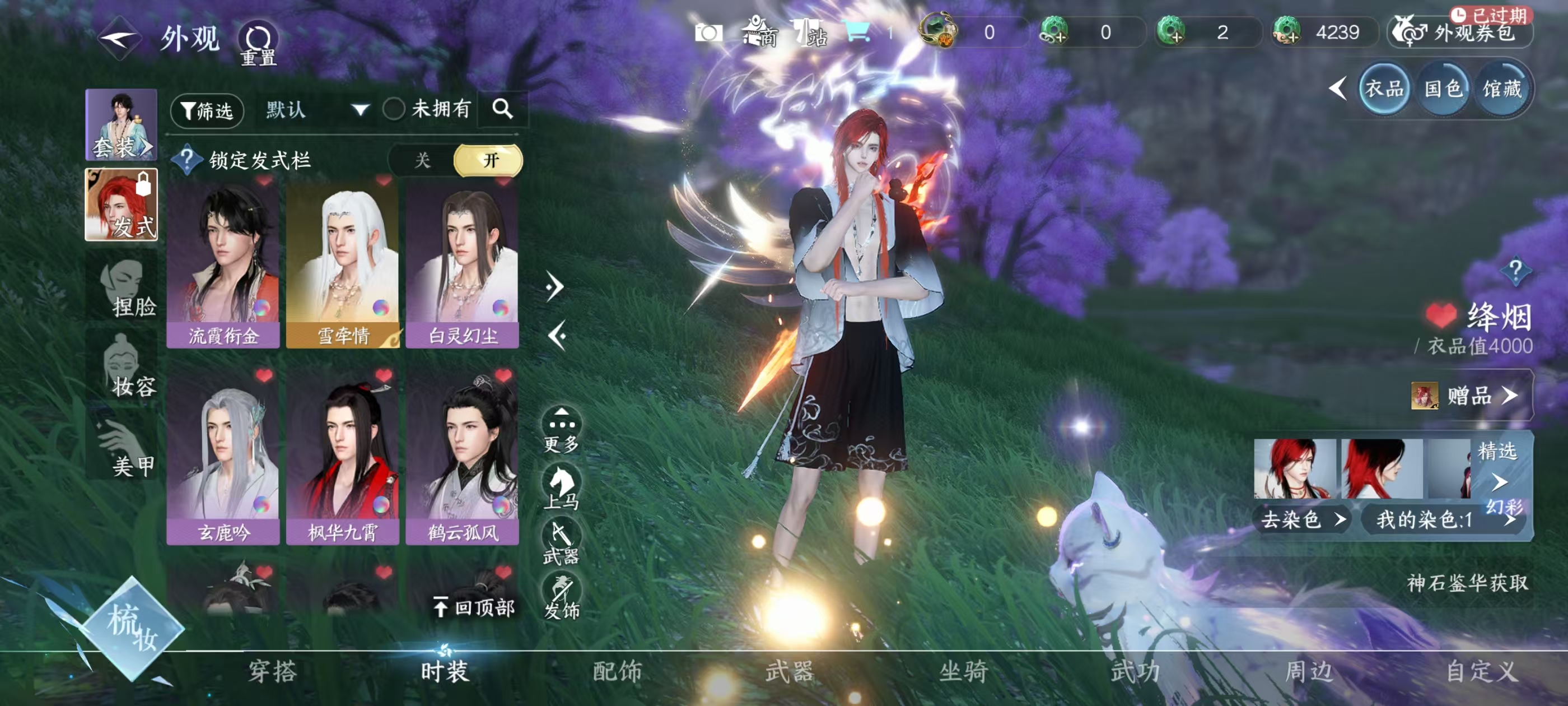Switch to the 配饰 accessories tab
Image resolution: width=1568 pixels, height=706 pixels.
pos(617,671)
